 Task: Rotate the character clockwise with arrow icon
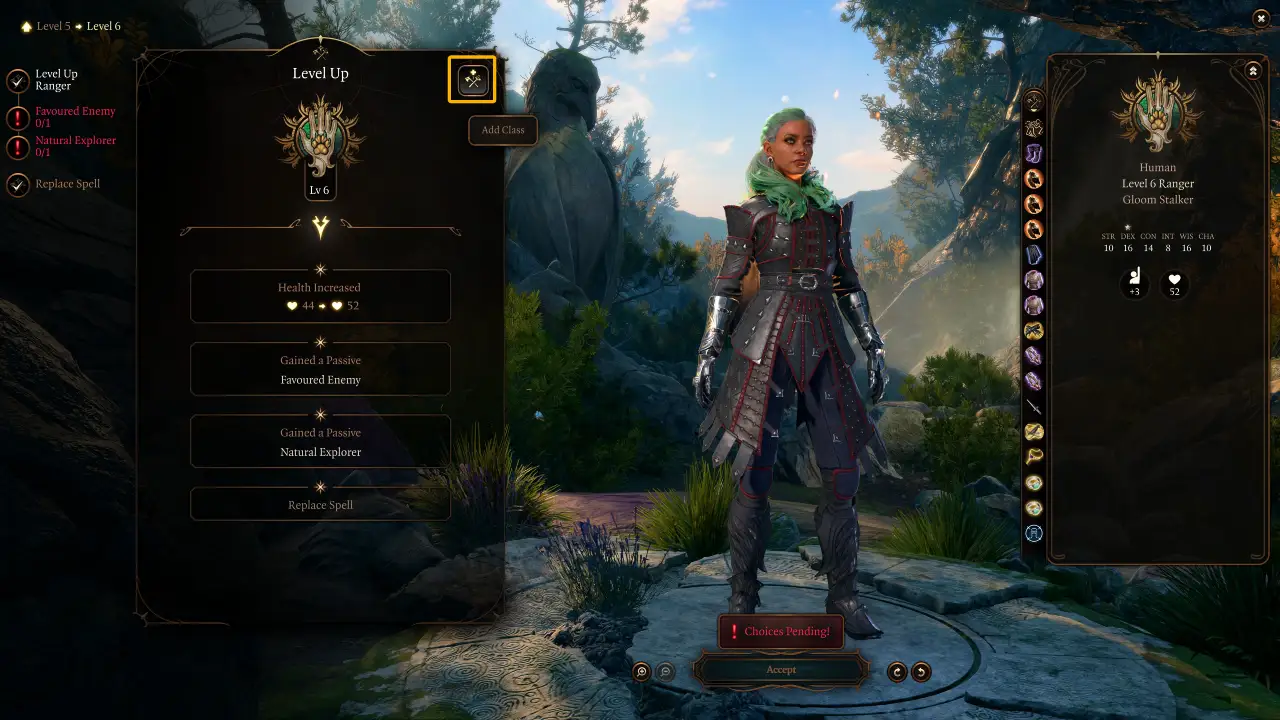click(x=897, y=671)
